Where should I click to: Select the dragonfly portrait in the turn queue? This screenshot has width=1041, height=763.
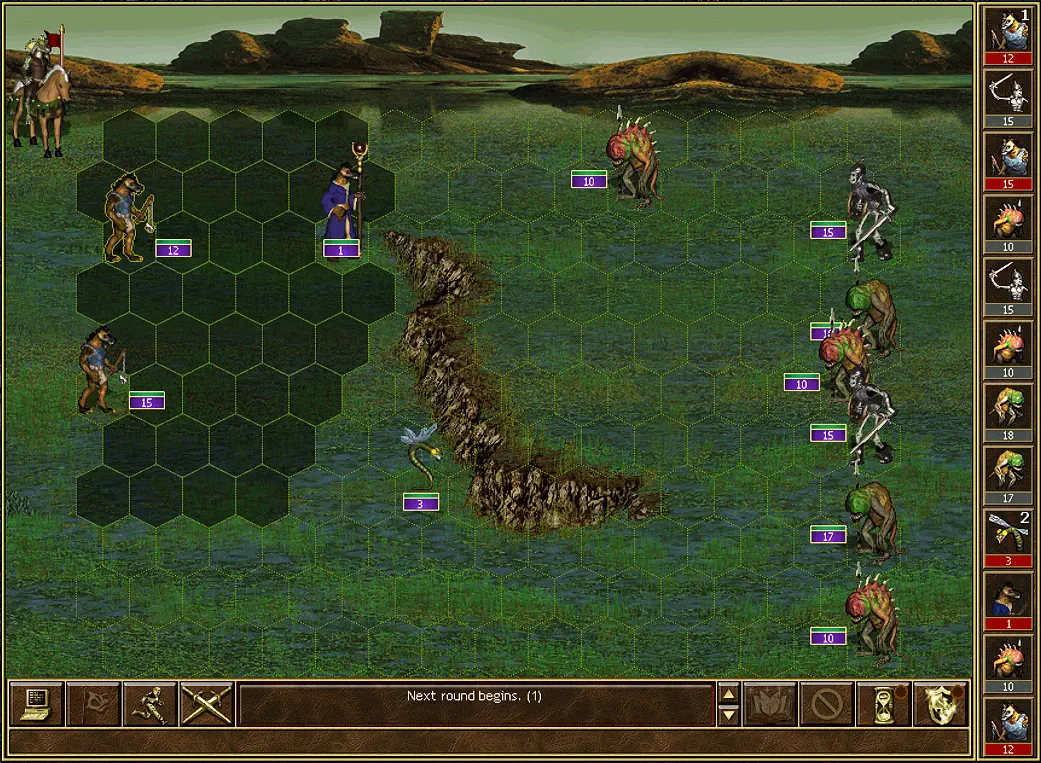[1009, 535]
